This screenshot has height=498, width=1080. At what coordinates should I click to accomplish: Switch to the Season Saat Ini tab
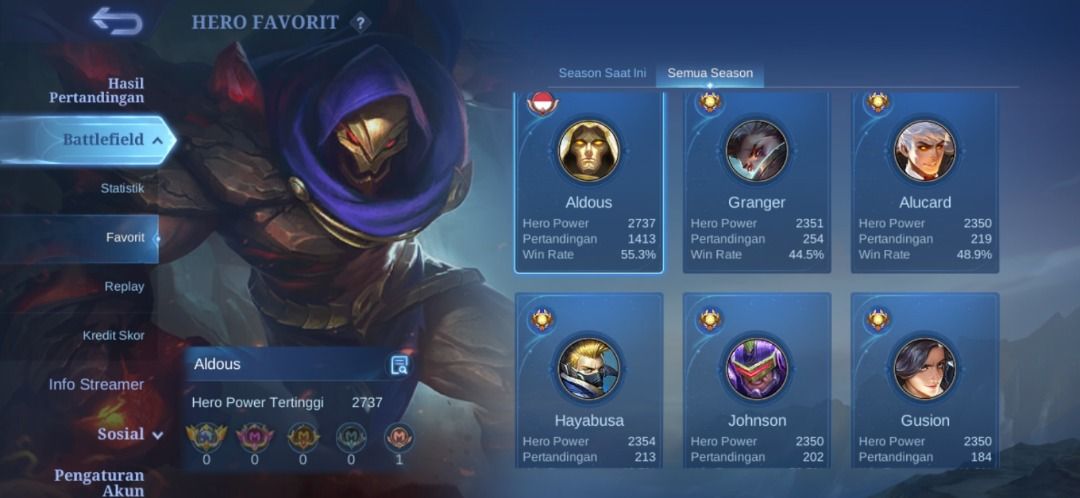(602, 74)
